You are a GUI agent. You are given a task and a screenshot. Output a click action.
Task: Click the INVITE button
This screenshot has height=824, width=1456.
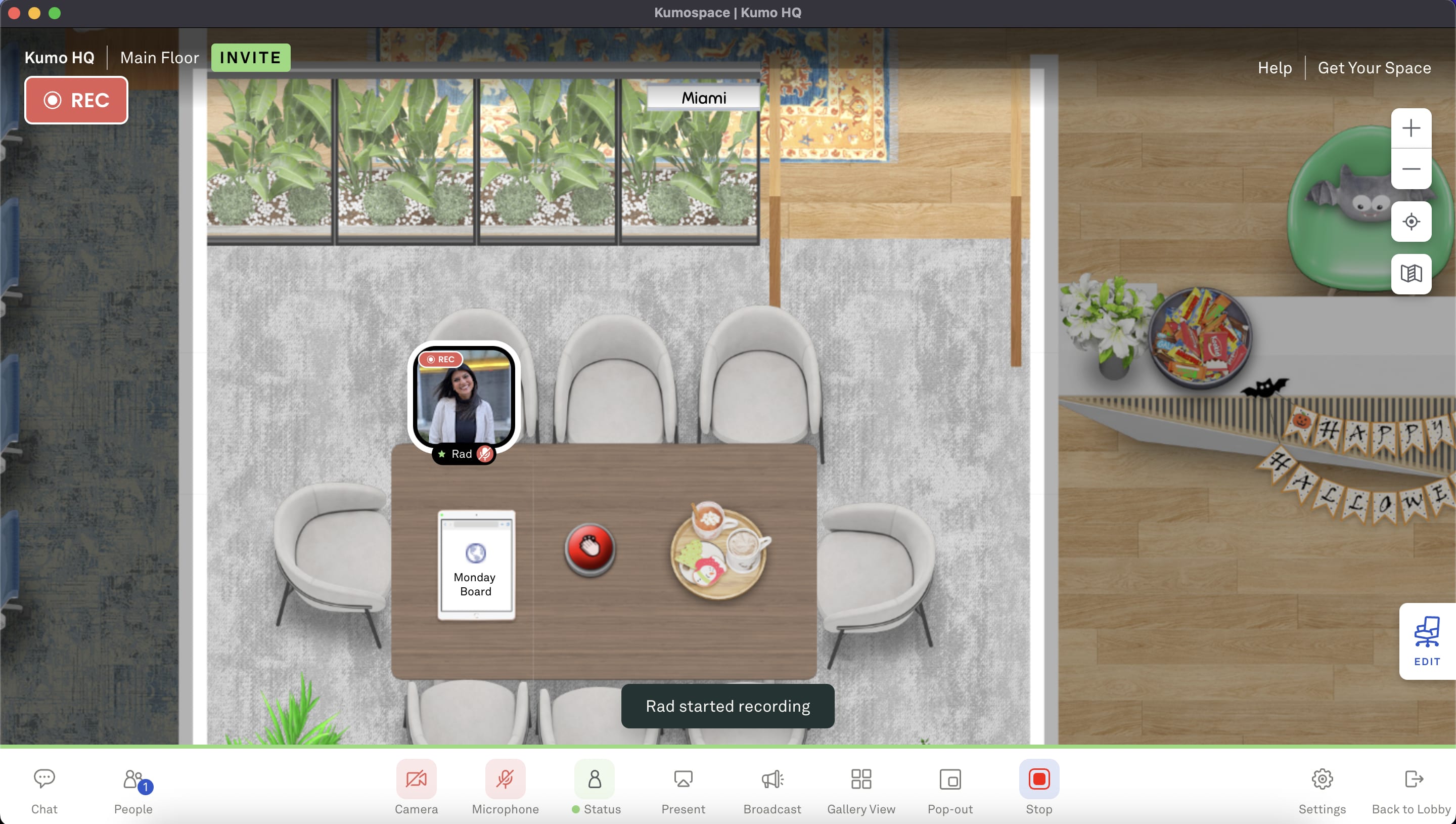point(250,57)
